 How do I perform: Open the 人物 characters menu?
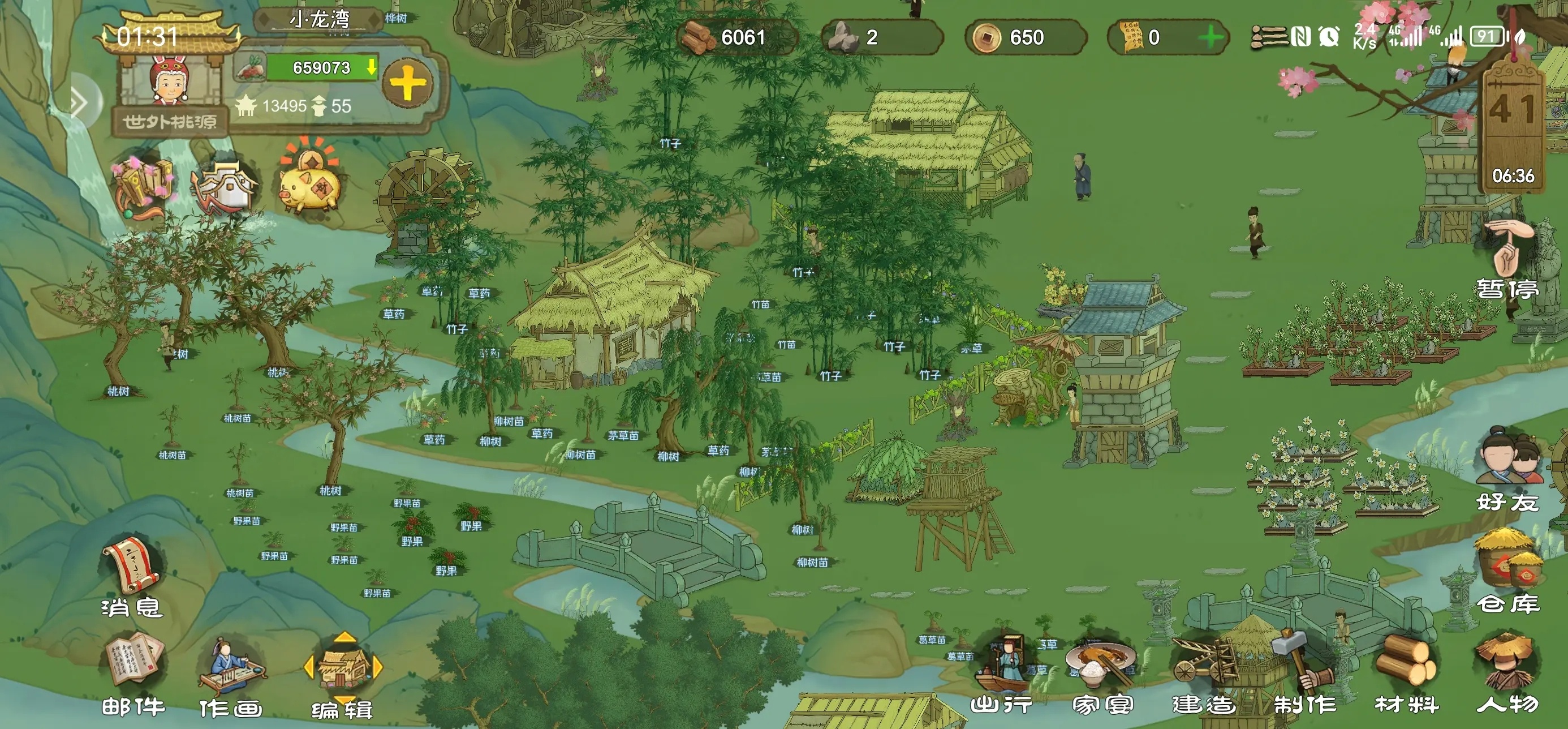[1507, 673]
